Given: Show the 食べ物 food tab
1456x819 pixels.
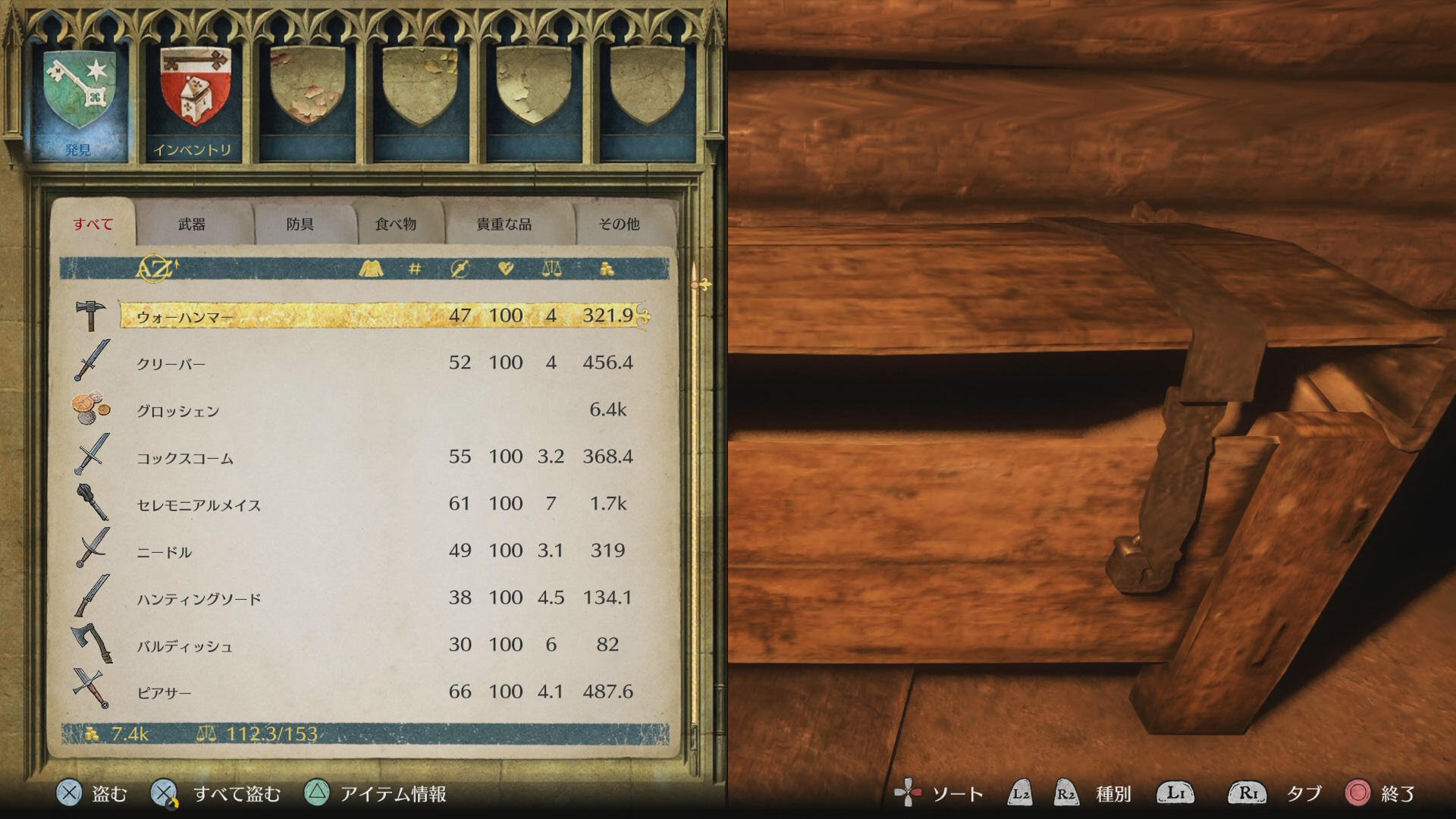Looking at the screenshot, I should 396,224.
